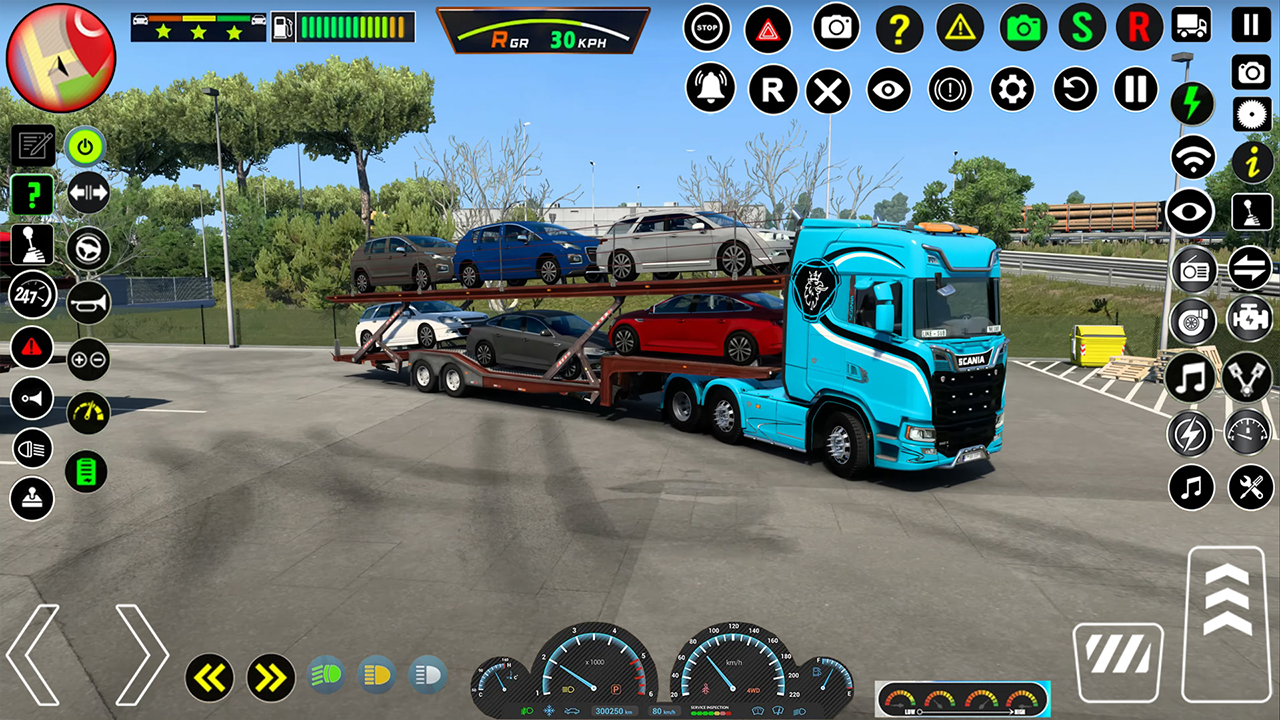
Task: Switch to Reverse gear with the R button
Action: tap(772, 89)
